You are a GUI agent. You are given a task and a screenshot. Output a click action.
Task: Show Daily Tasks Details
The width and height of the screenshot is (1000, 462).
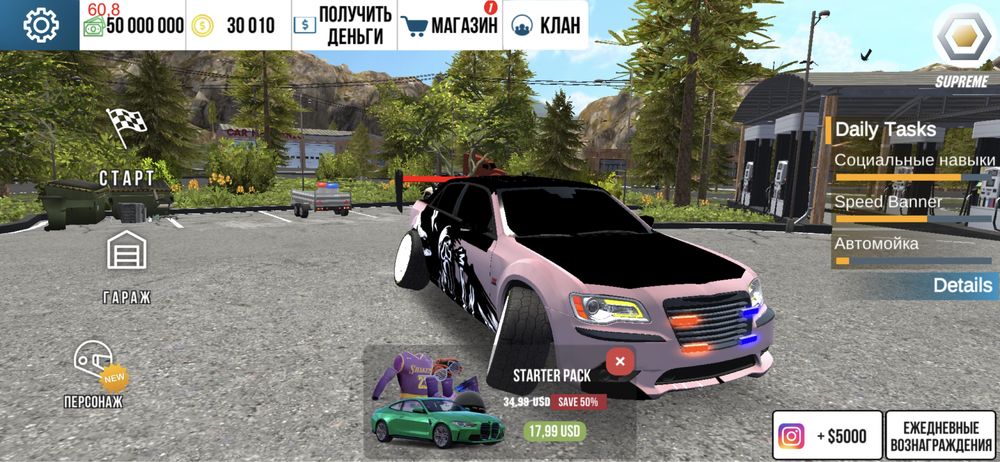962,285
